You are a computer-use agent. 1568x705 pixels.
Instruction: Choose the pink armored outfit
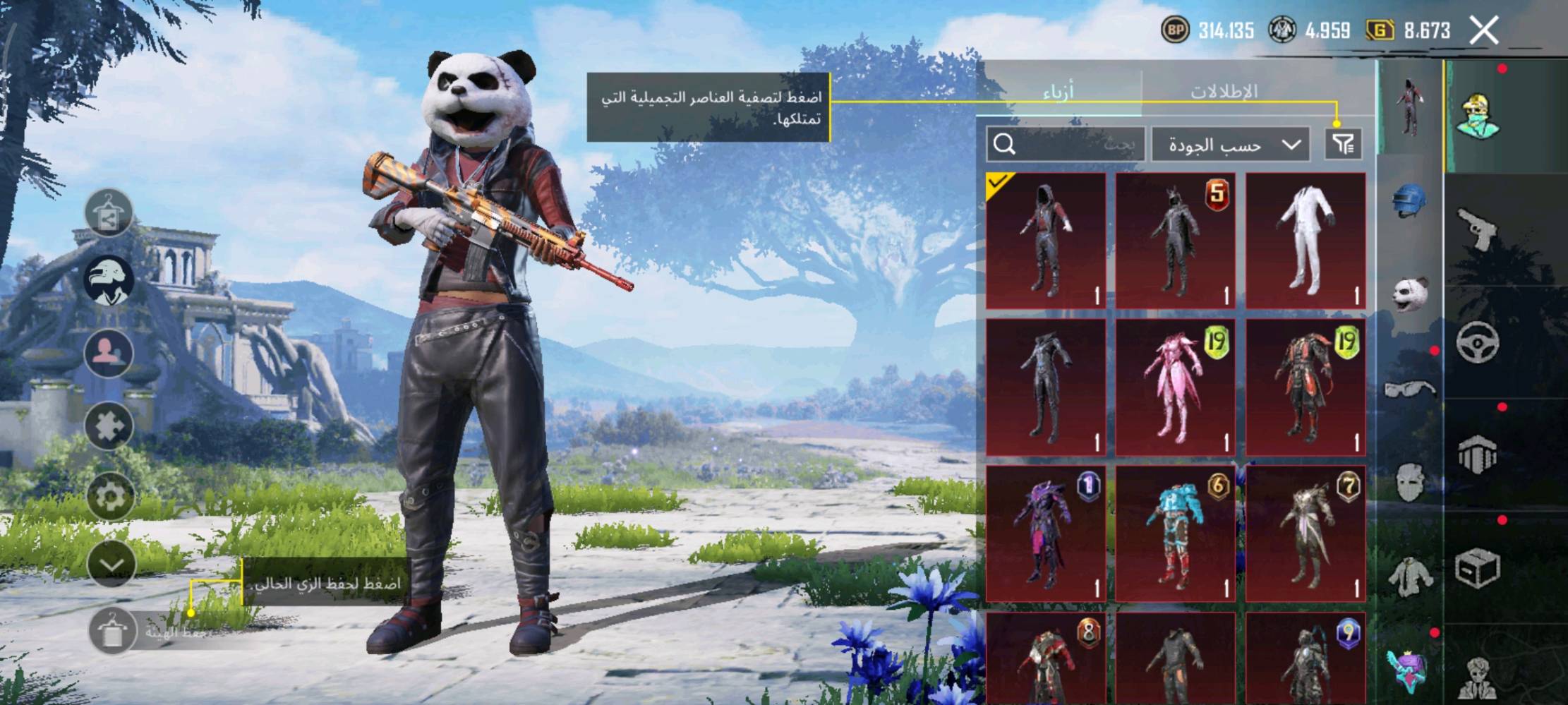(x=1175, y=387)
